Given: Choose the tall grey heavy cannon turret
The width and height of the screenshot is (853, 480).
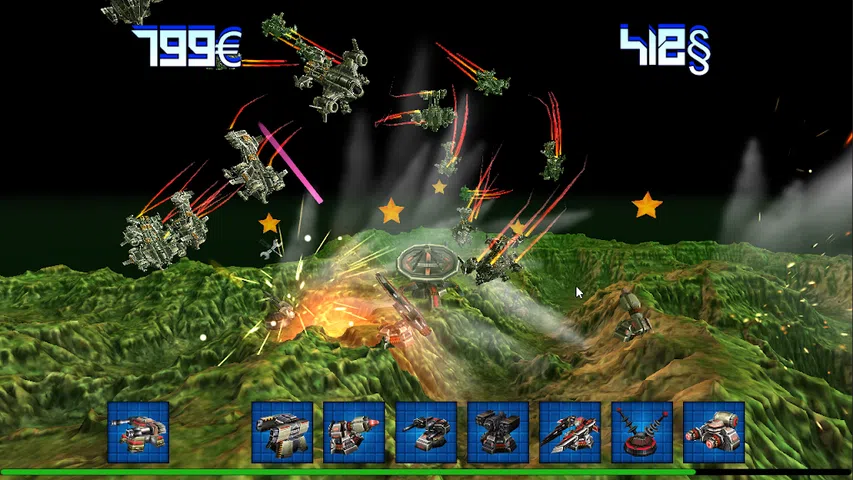Looking at the screenshot, I should pos(282,432).
